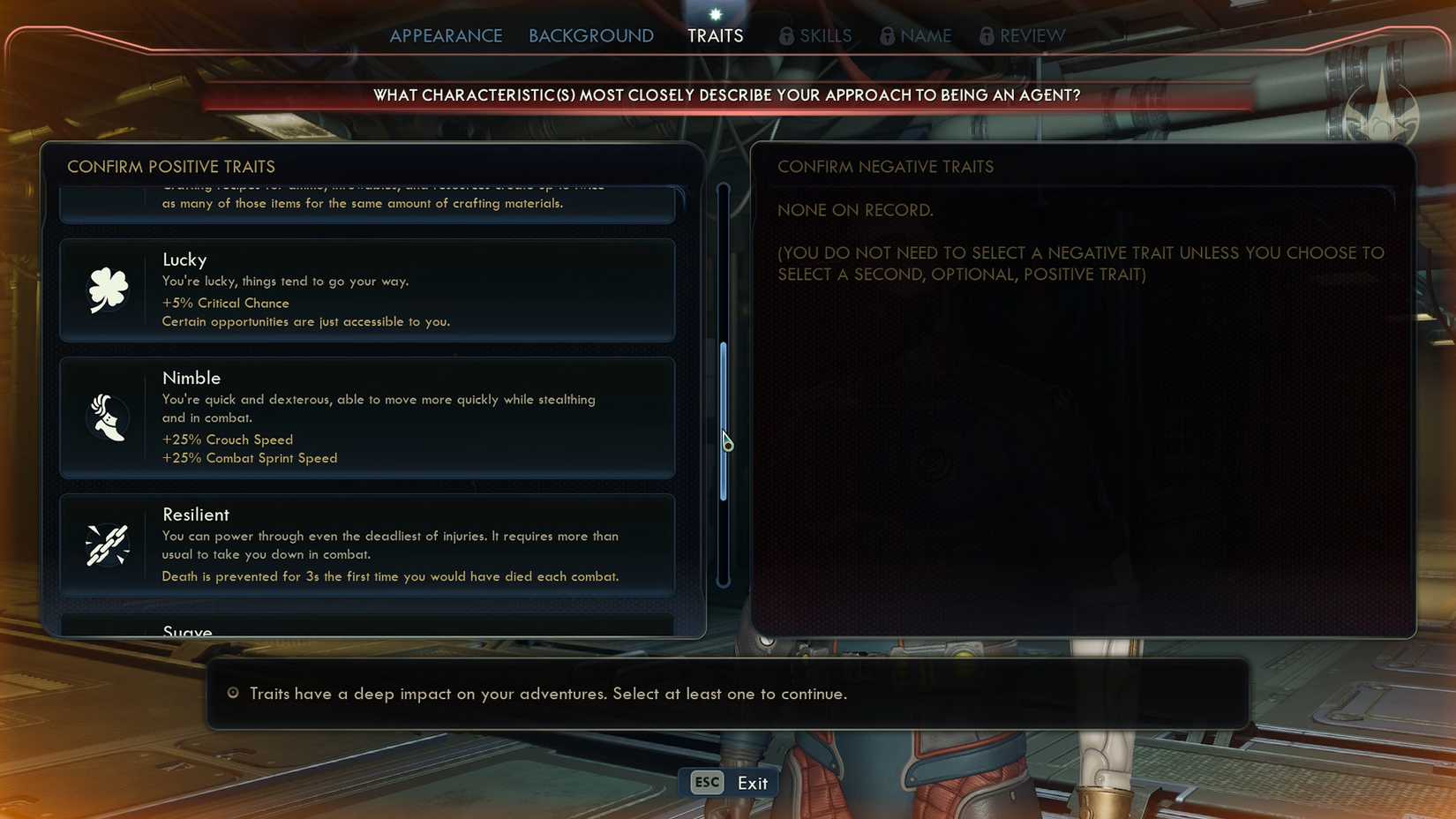Image resolution: width=1456 pixels, height=819 pixels.
Task: Pick the Resilient trait
Action: click(x=367, y=545)
